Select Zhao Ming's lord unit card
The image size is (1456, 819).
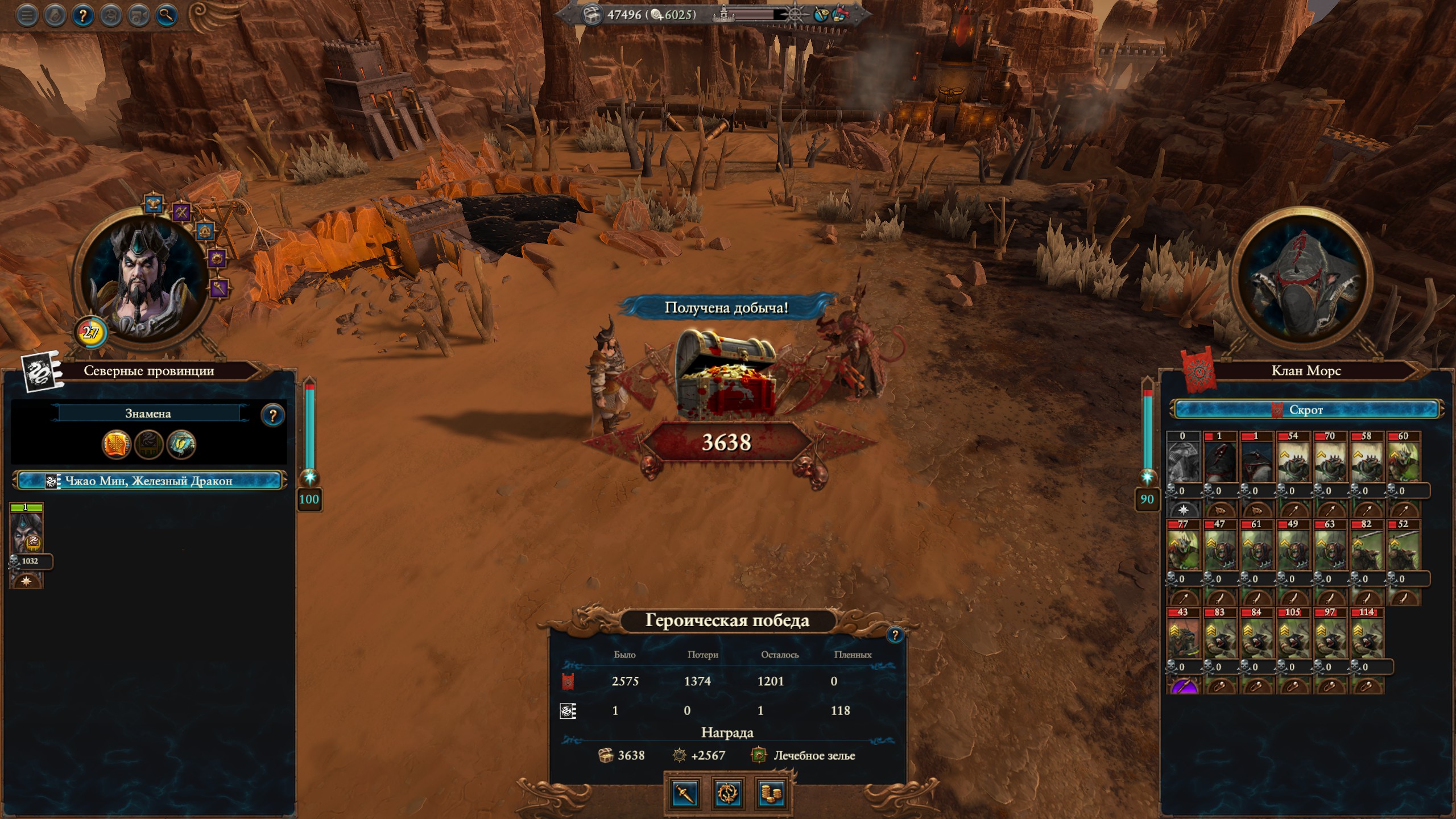point(26,533)
